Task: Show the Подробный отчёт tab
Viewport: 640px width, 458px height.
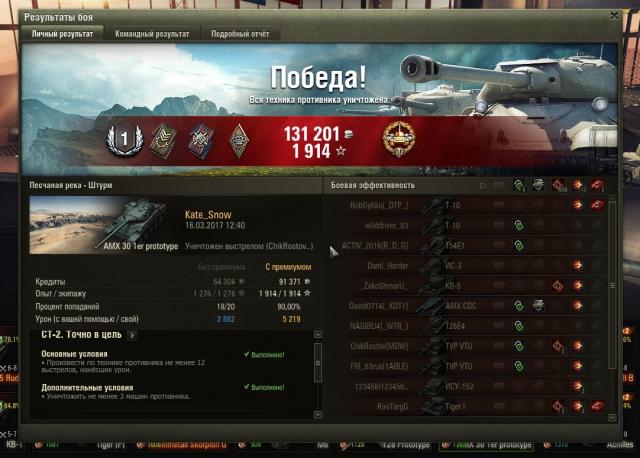Action: pyautogui.click(x=239, y=34)
